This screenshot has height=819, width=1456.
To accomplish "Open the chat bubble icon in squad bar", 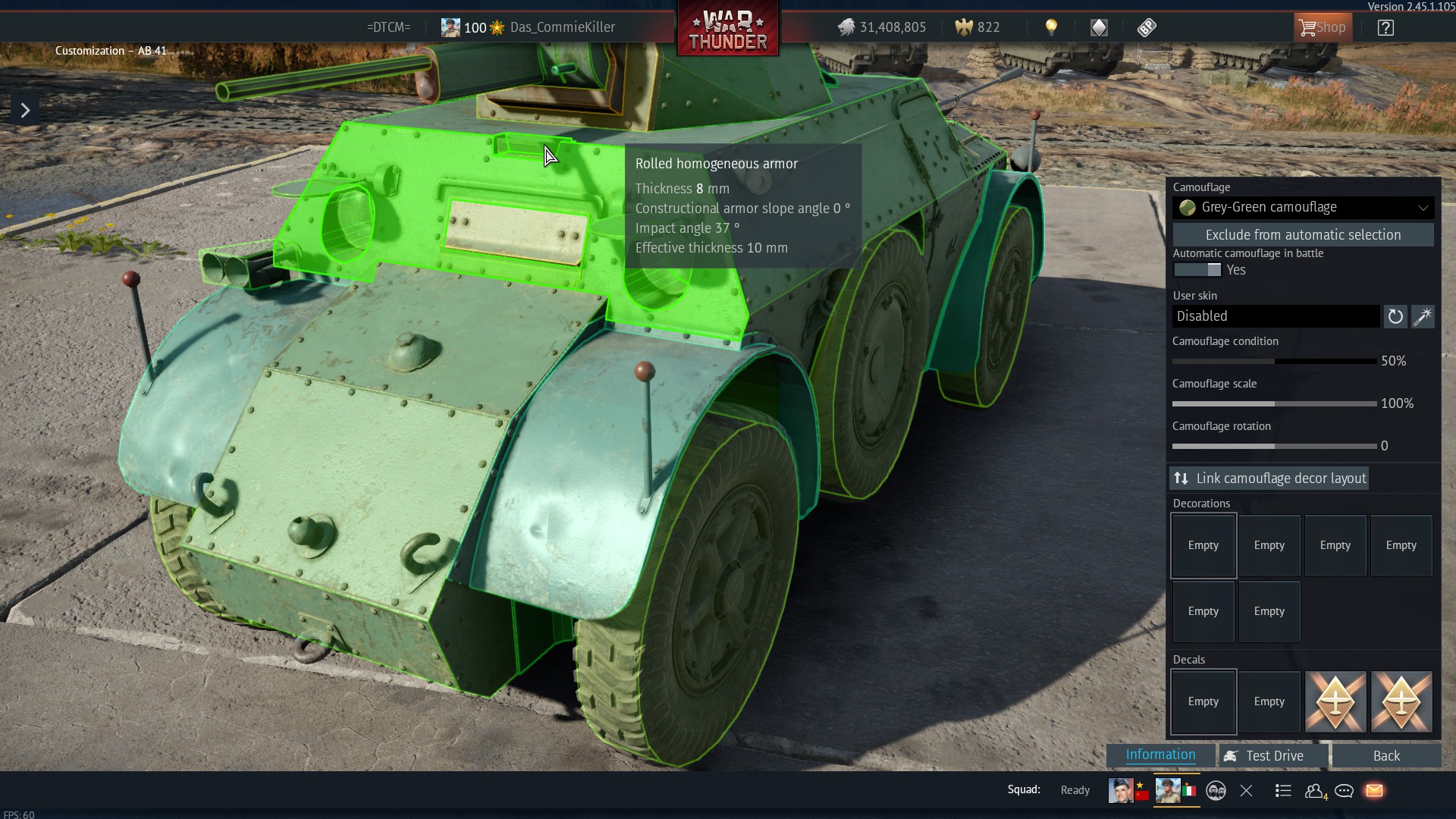I will [1345, 790].
